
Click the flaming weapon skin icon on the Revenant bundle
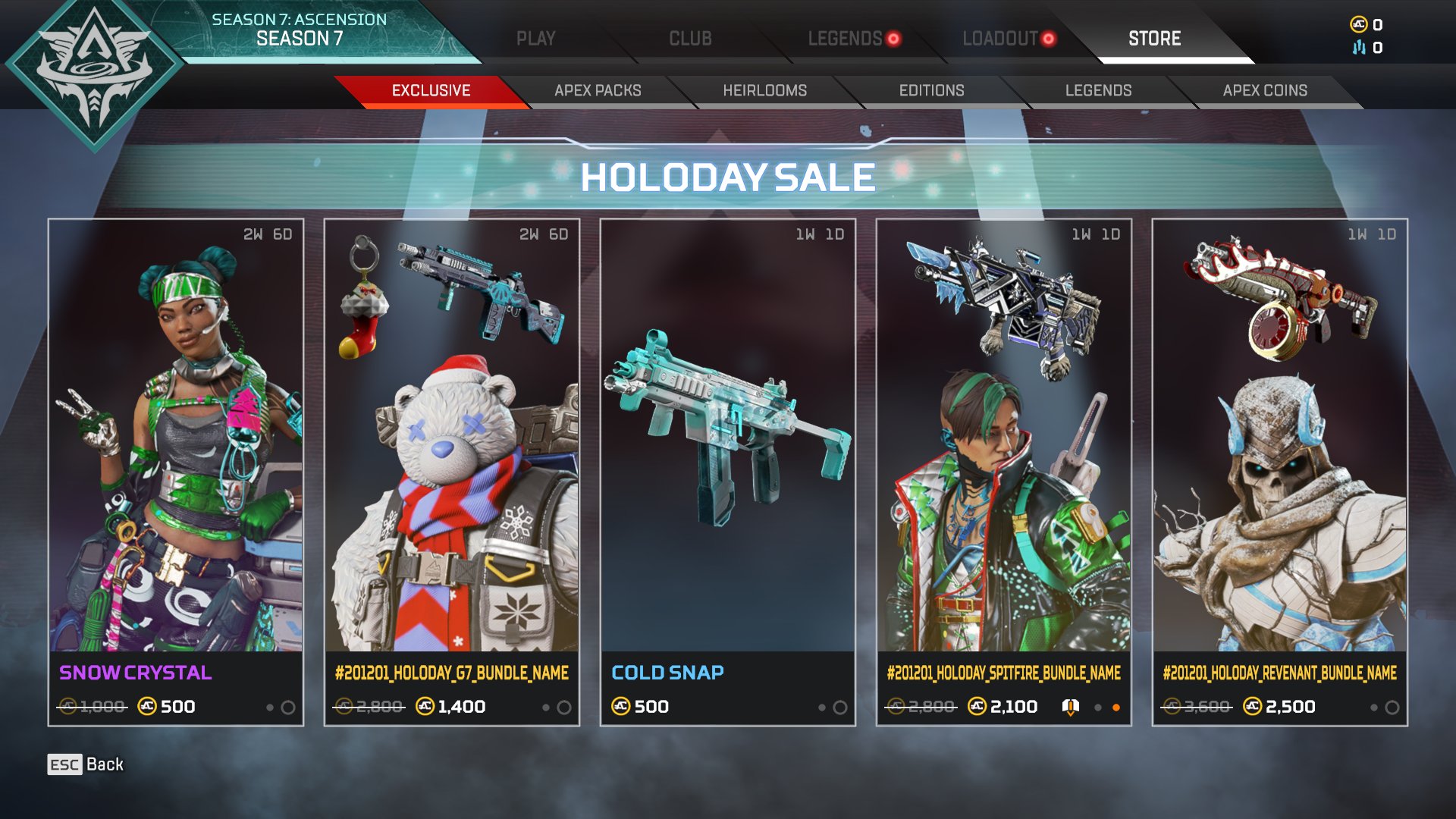1282,296
